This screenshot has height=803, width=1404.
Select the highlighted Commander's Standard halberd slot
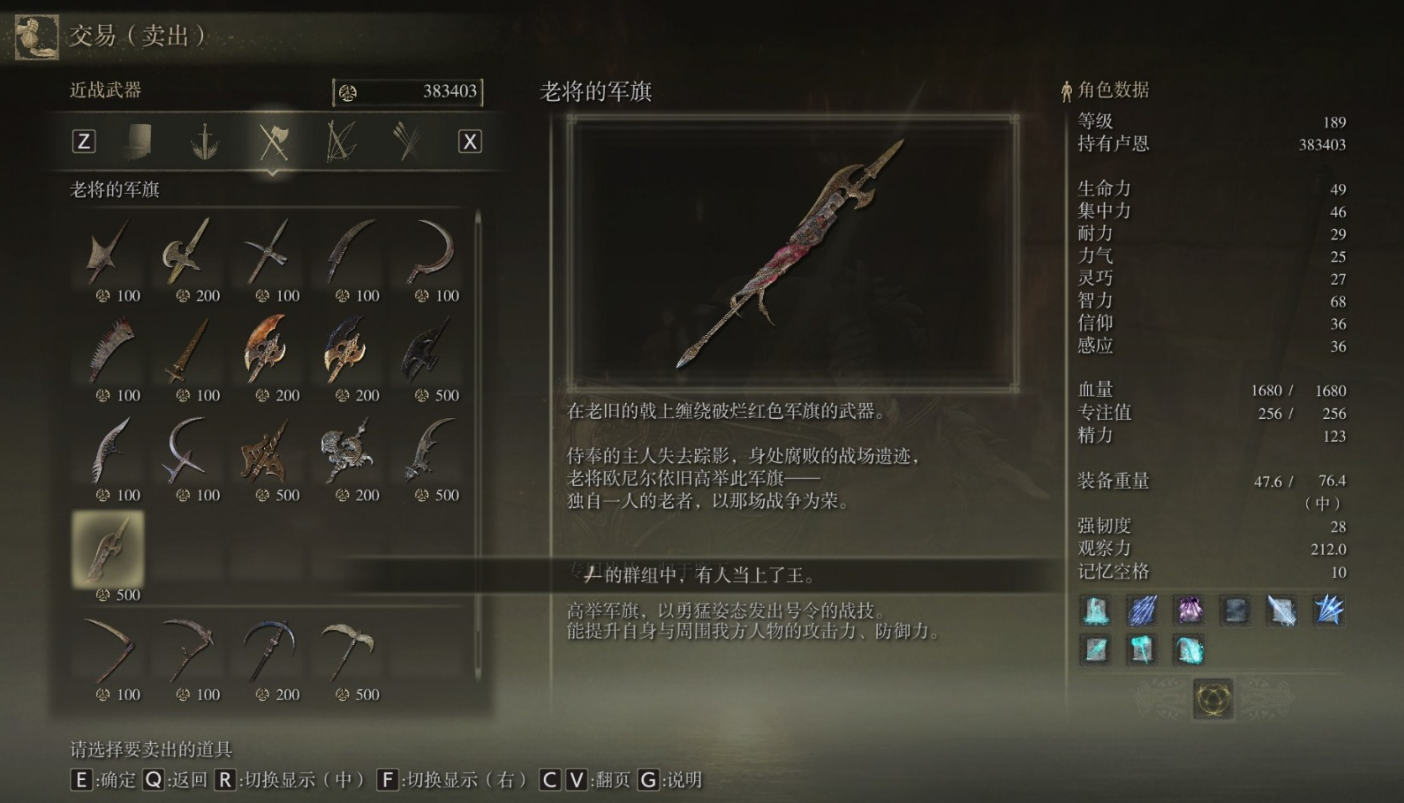point(108,549)
